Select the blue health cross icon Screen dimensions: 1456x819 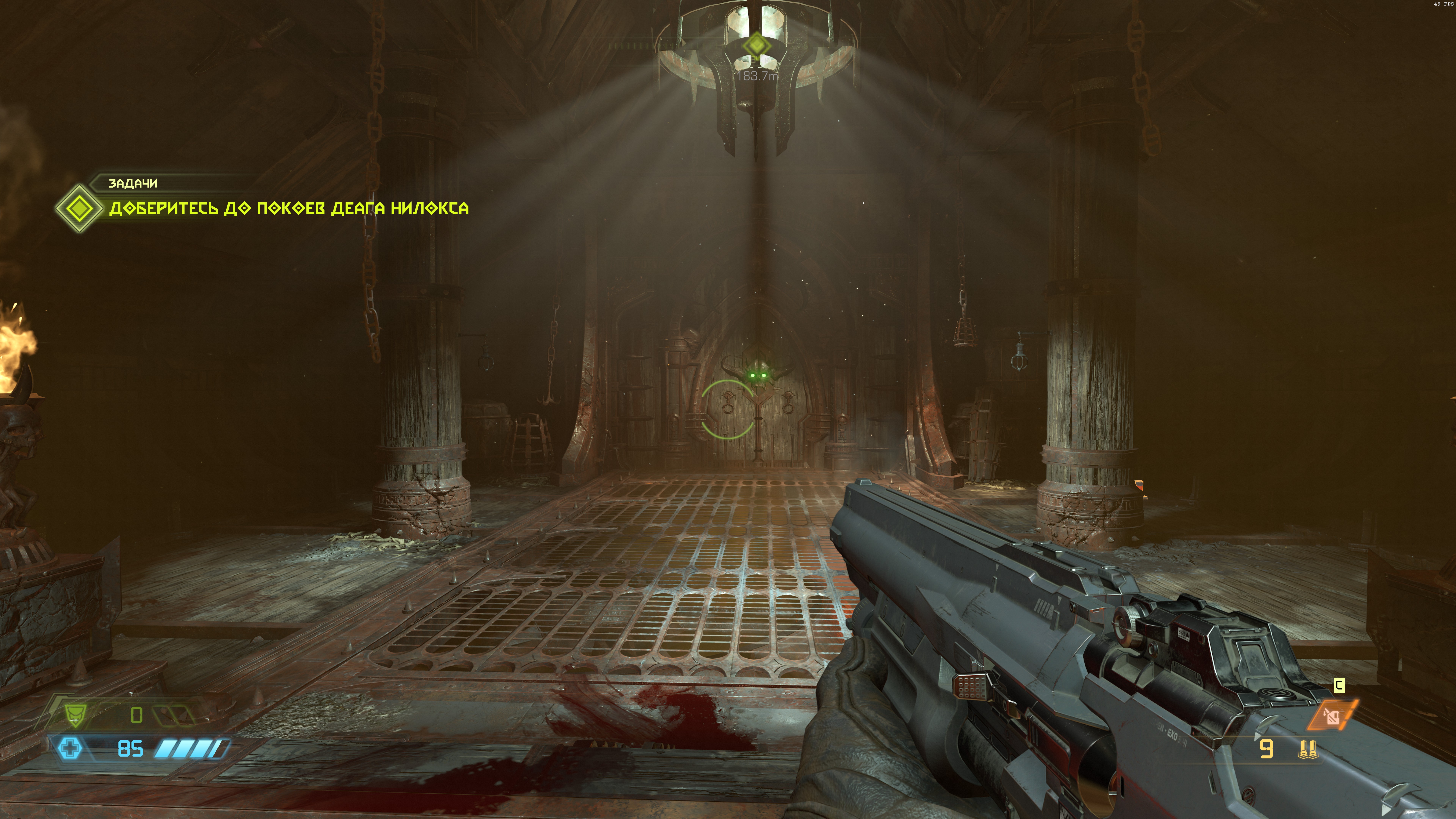(70, 749)
